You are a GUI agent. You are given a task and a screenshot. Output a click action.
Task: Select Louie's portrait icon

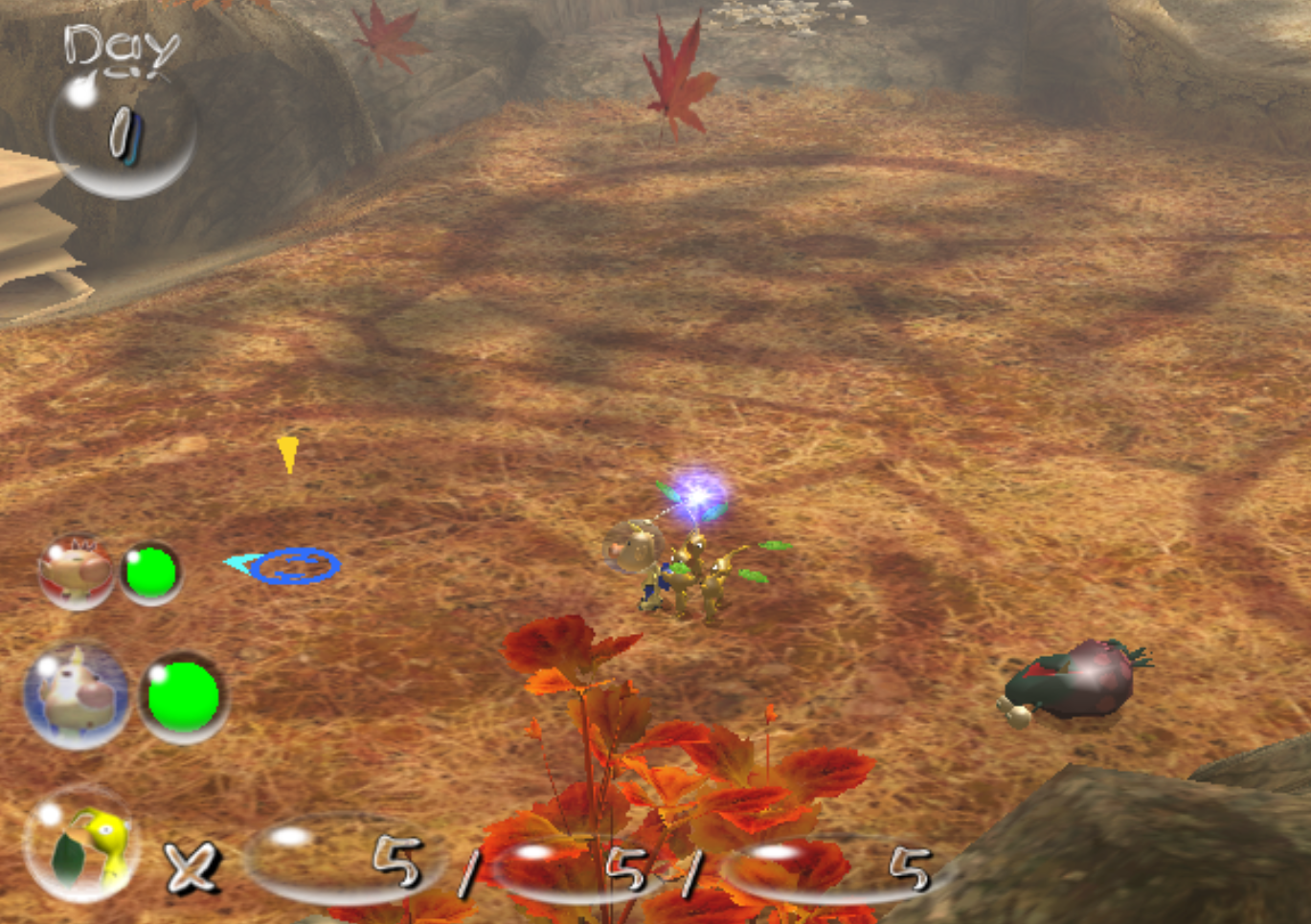coord(79,694)
